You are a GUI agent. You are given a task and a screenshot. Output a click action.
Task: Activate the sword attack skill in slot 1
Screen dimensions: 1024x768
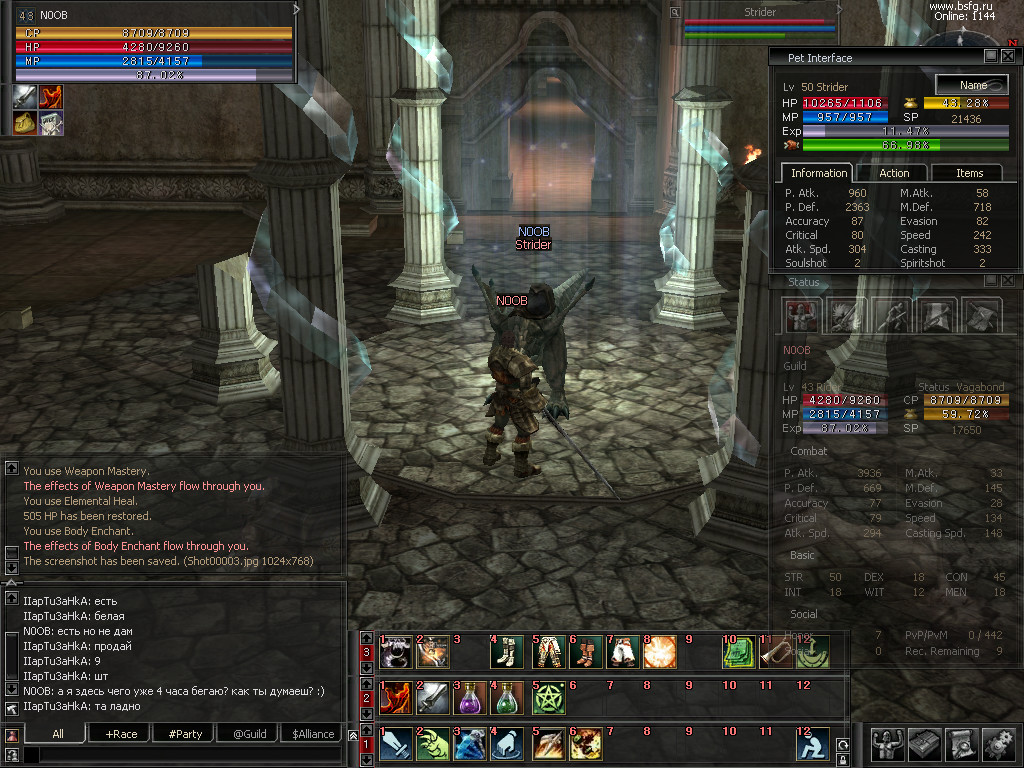pos(394,745)
